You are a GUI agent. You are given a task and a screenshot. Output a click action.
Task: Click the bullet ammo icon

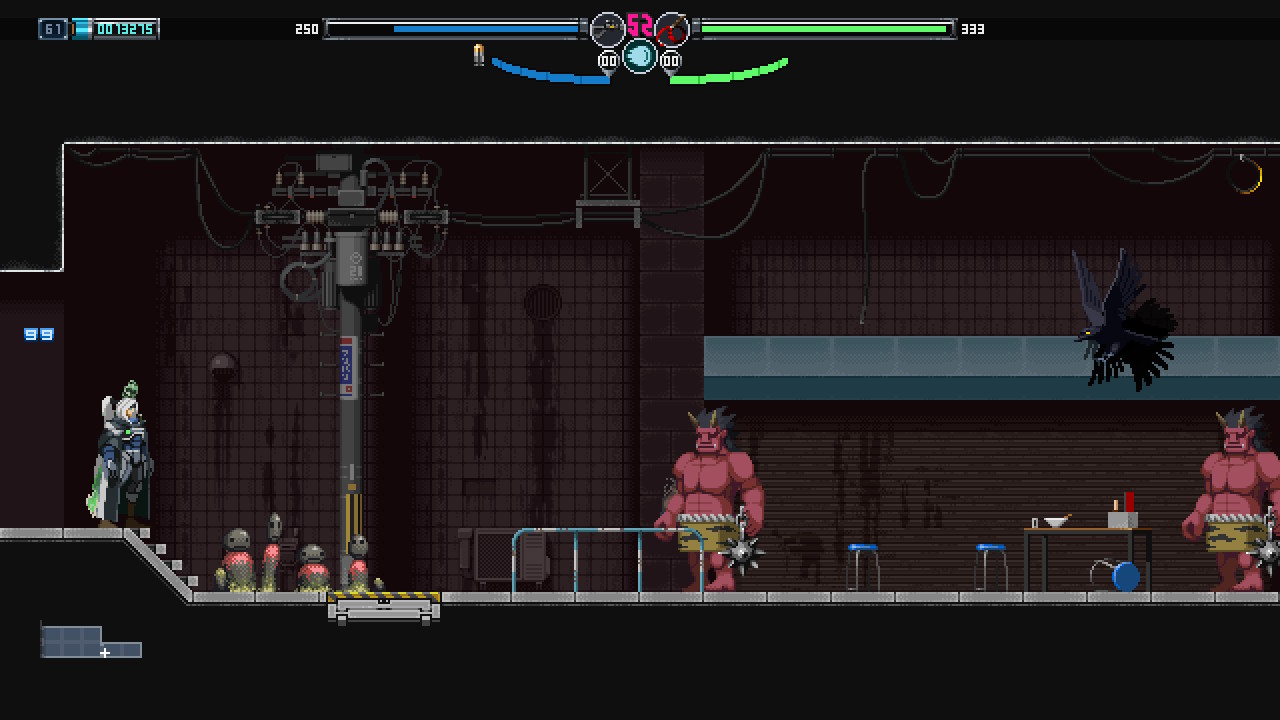tap(479, 55)
